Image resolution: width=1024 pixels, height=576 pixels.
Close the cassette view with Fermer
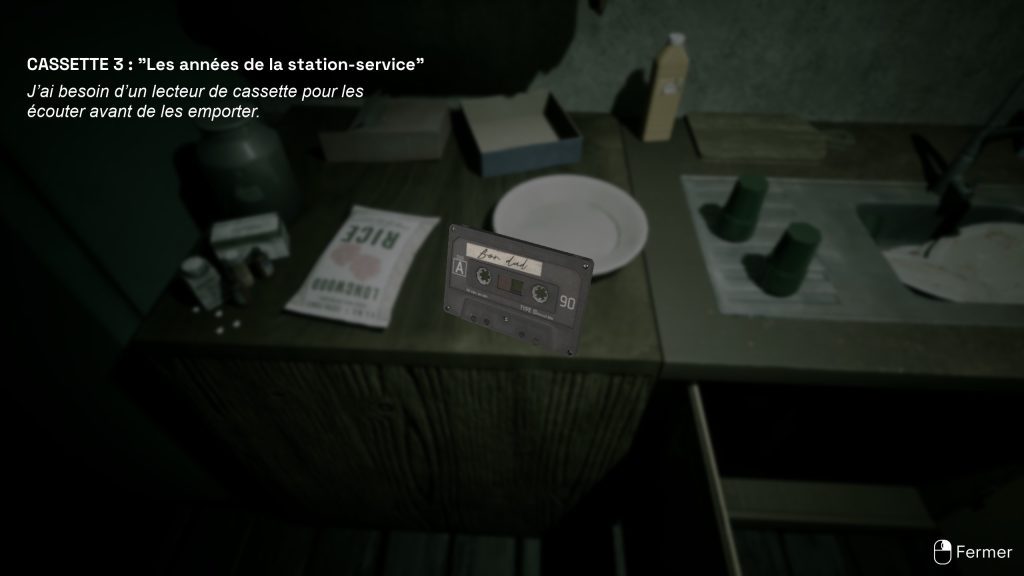click(x=974, y=551)
